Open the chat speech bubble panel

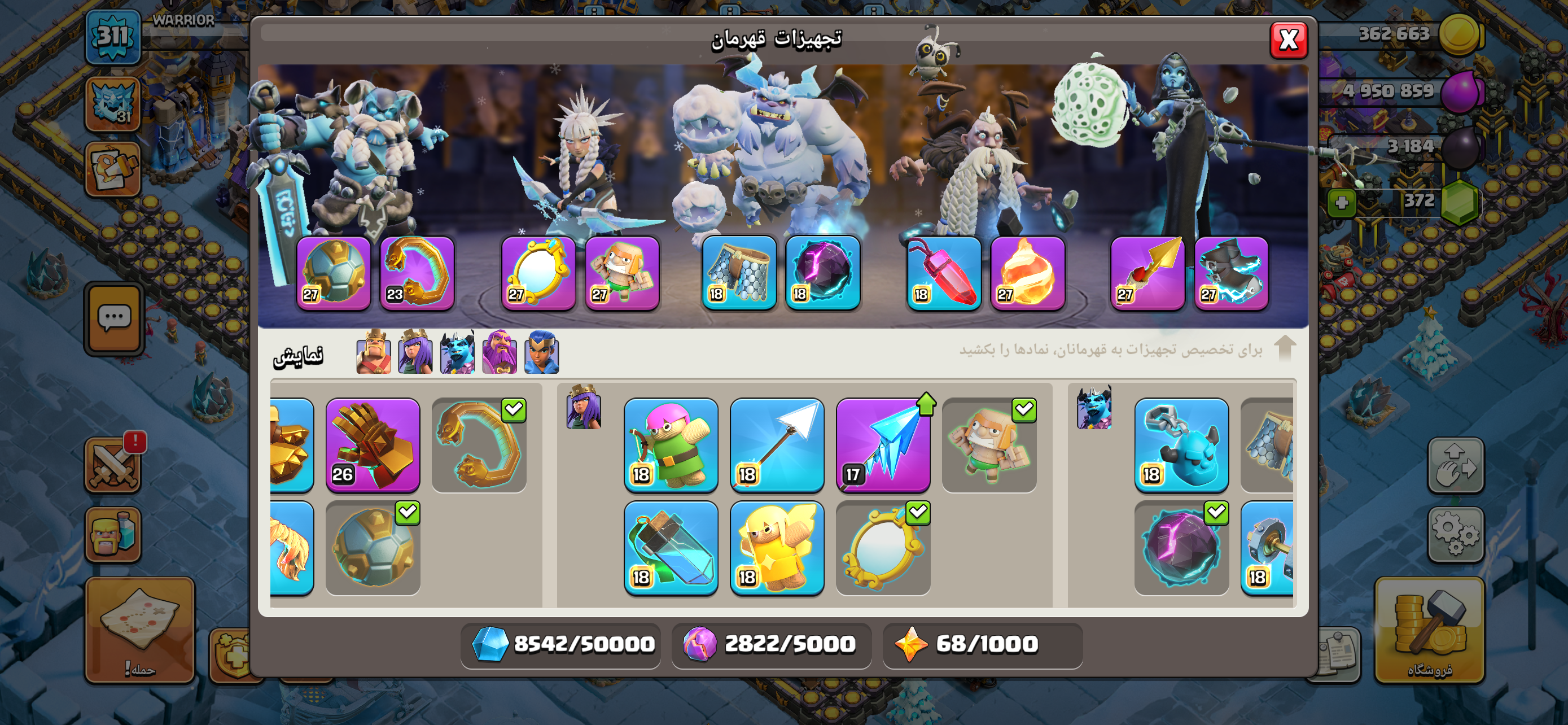tap(114, 318)
